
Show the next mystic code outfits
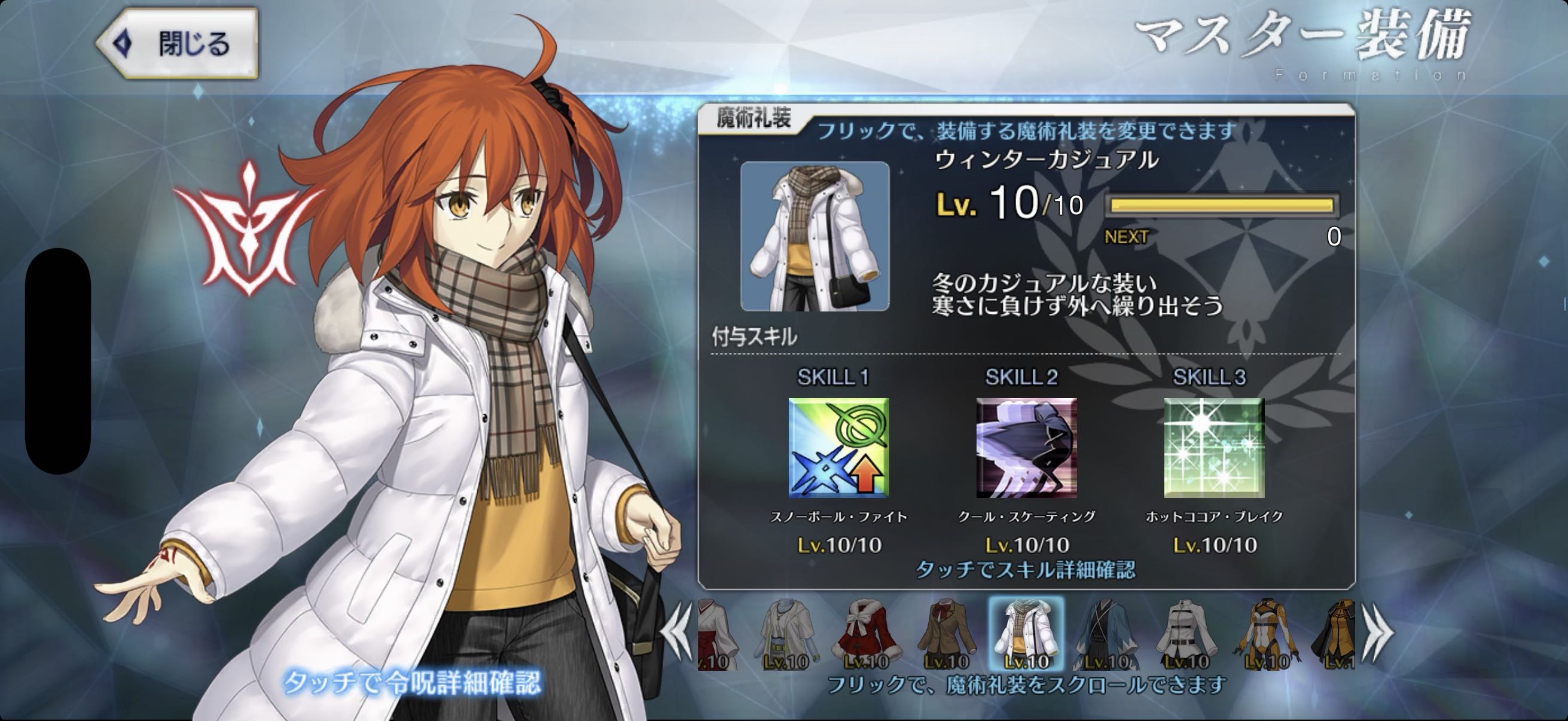pos(1376,633)
